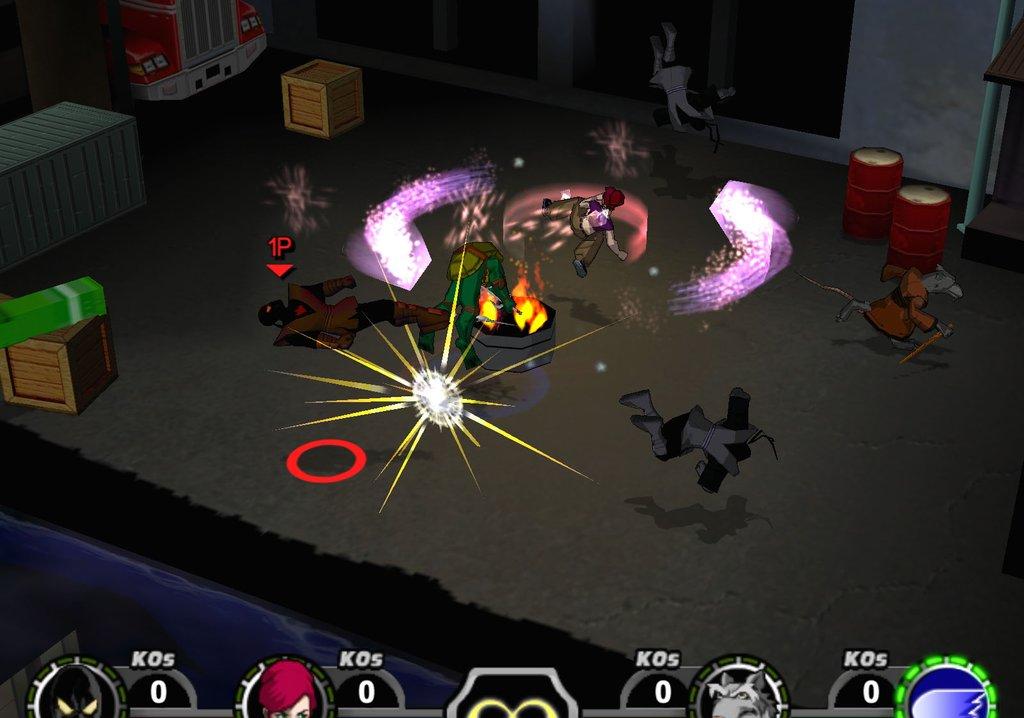Viewport: 1024px width, 718px height.
Task: Select the blue emblem player portrait
Action: click(x=947, y=692)
